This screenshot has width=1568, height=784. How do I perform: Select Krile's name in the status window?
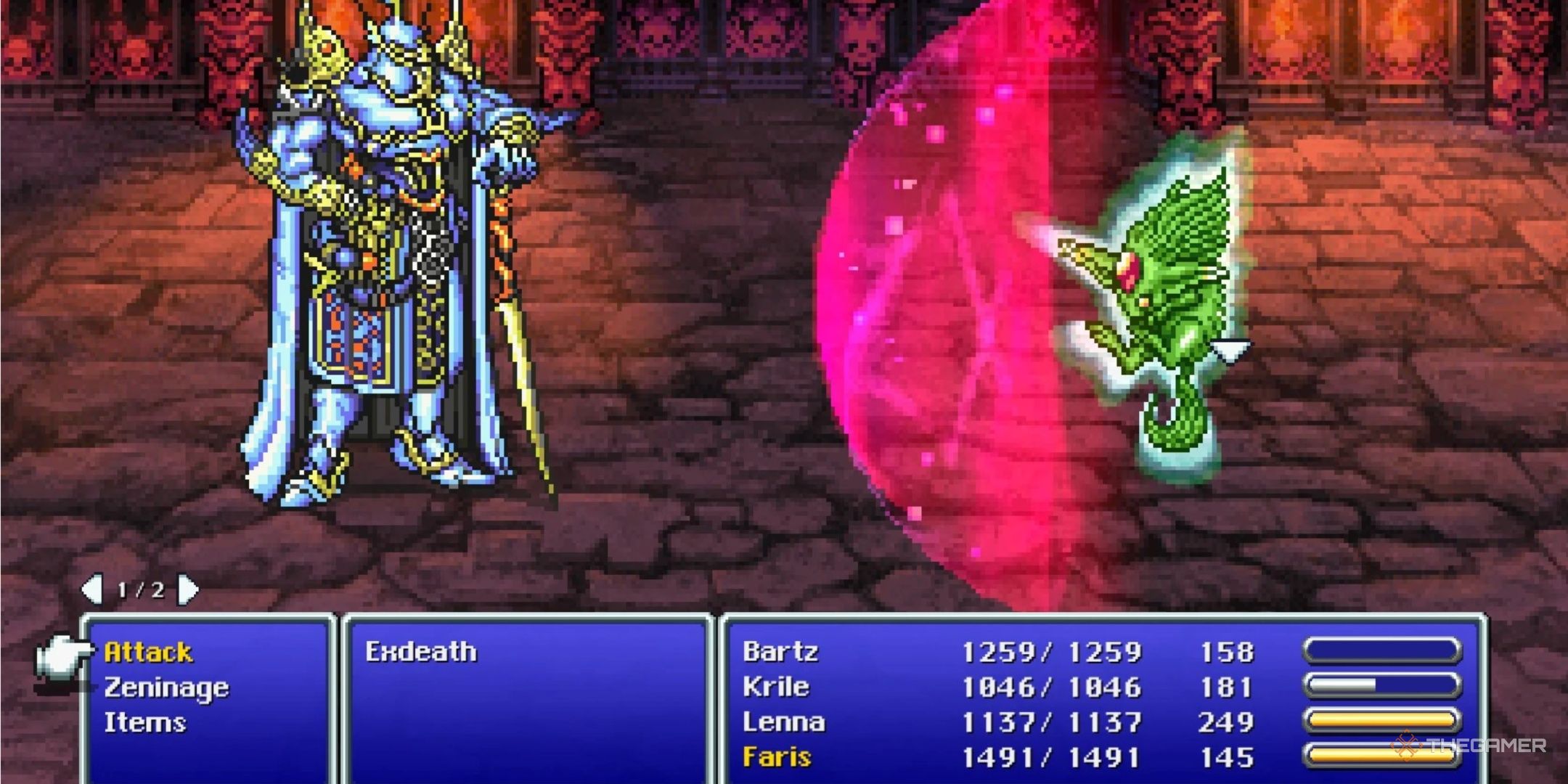(x=777, y=686)
